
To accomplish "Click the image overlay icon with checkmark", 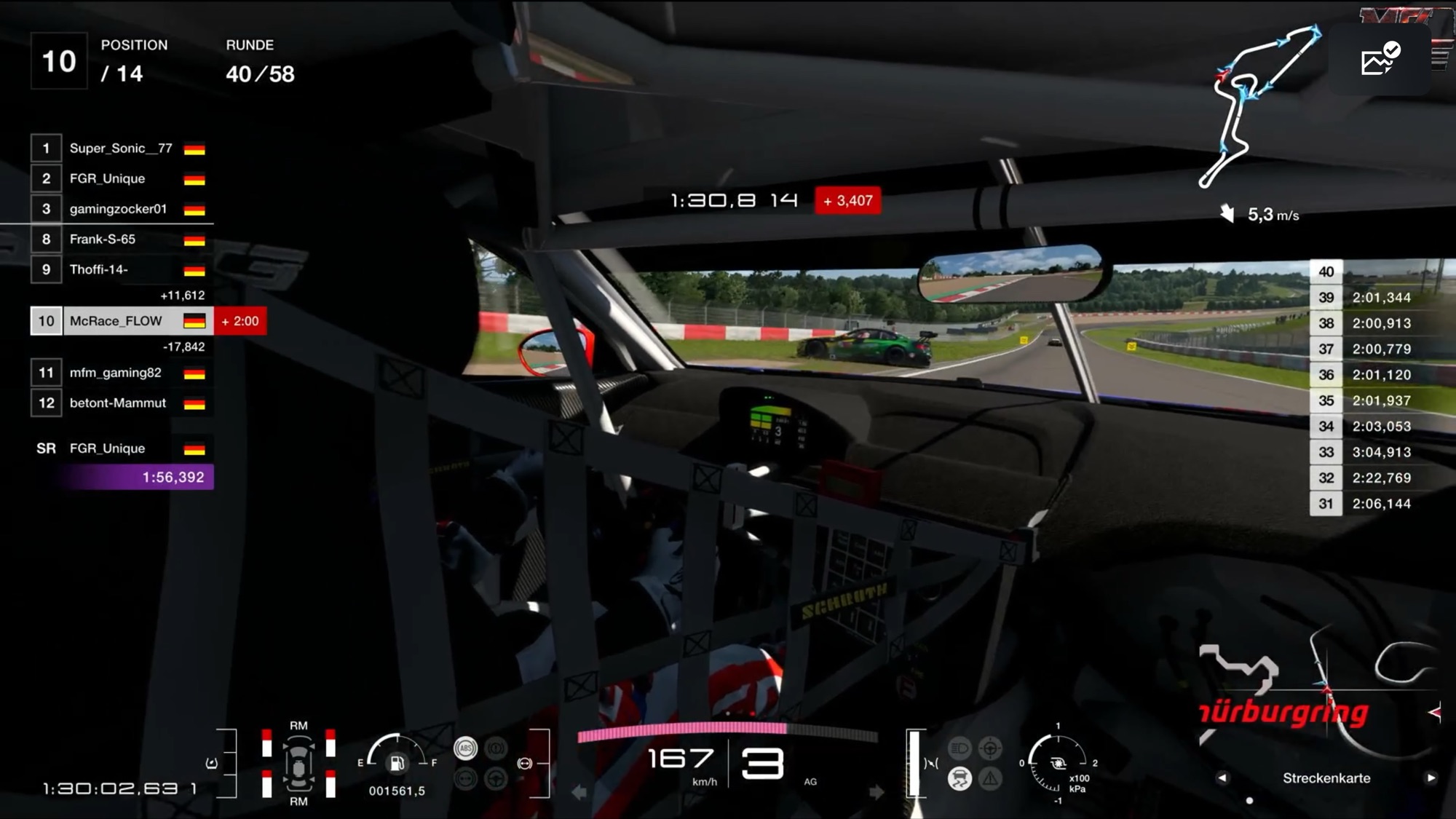I will tap(1380, 60).
